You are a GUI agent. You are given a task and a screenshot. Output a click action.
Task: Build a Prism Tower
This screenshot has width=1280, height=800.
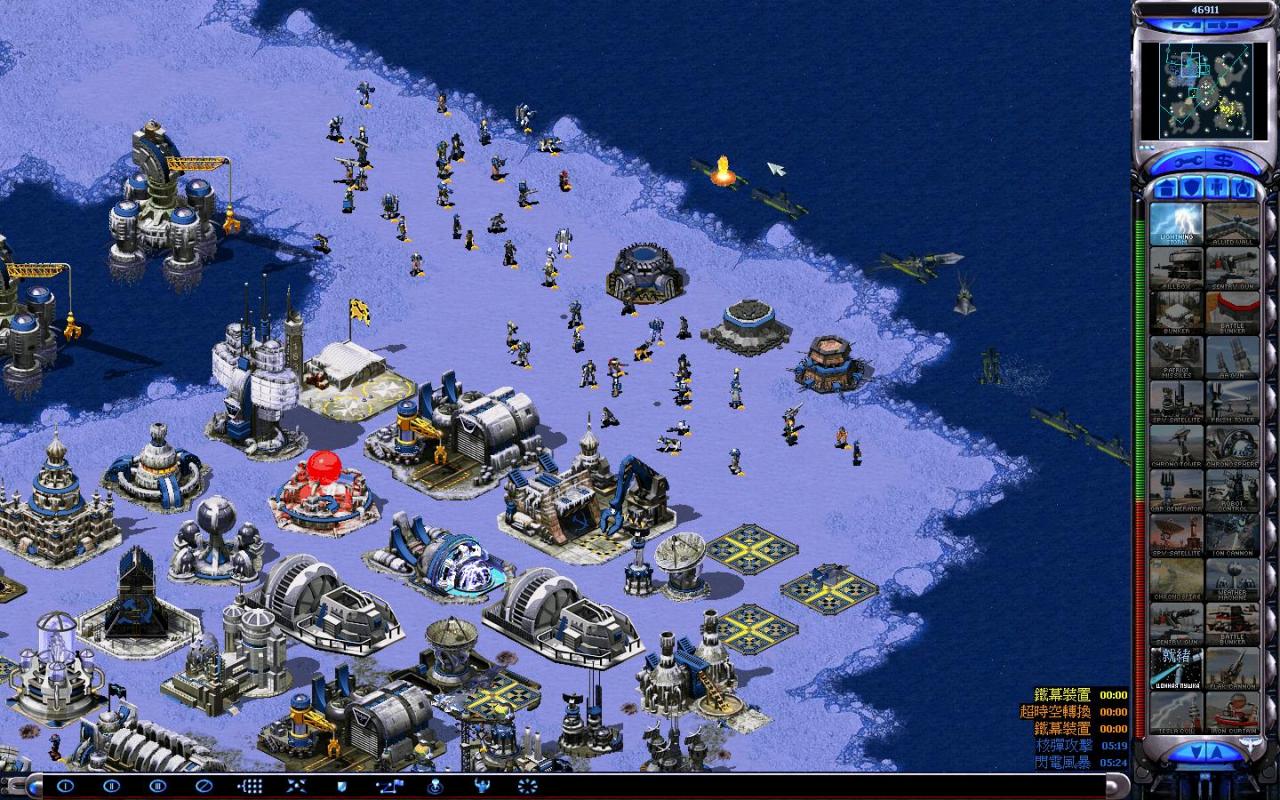point(1232,400)
